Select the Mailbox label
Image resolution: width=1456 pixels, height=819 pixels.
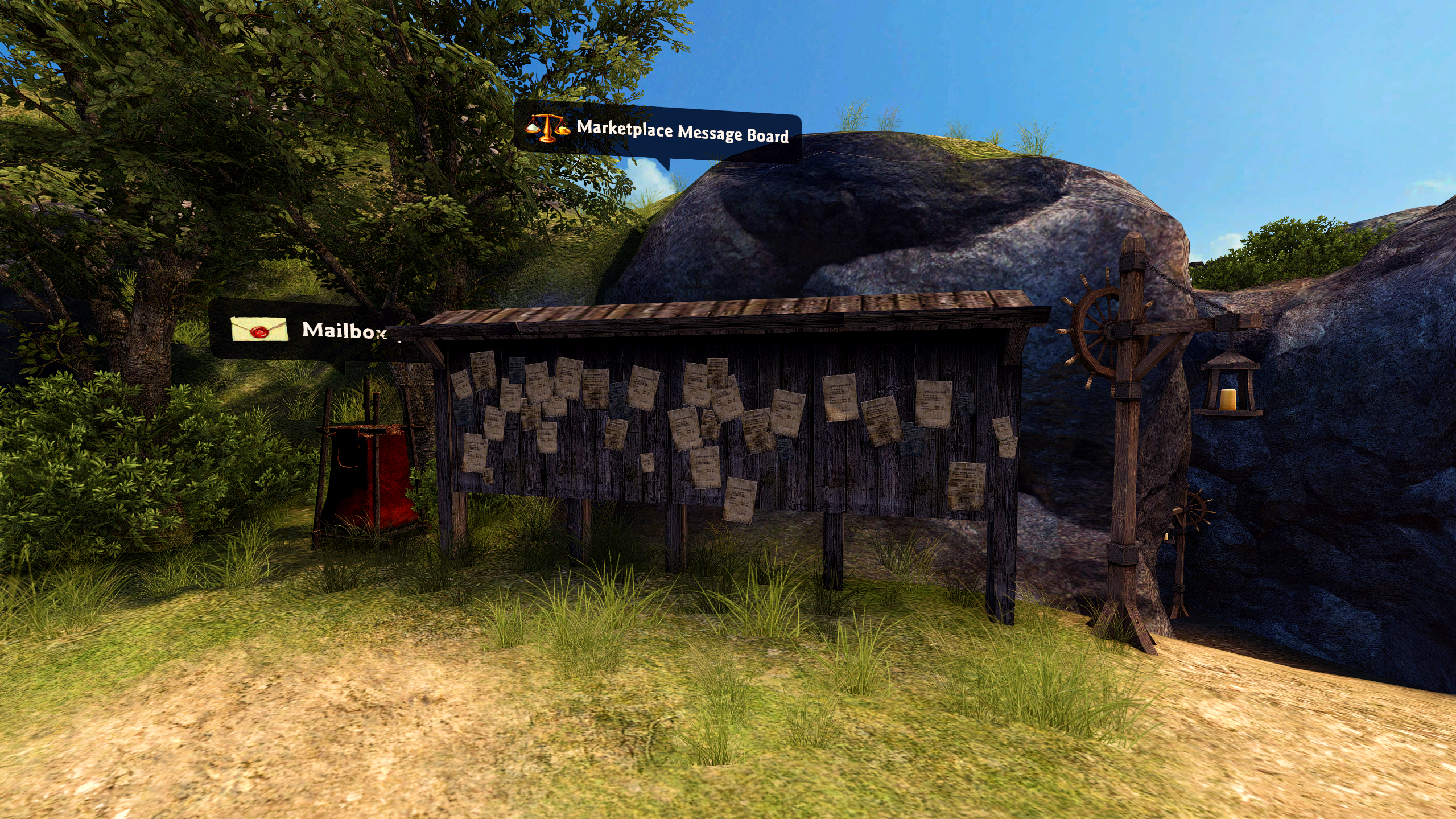[308, 330]
